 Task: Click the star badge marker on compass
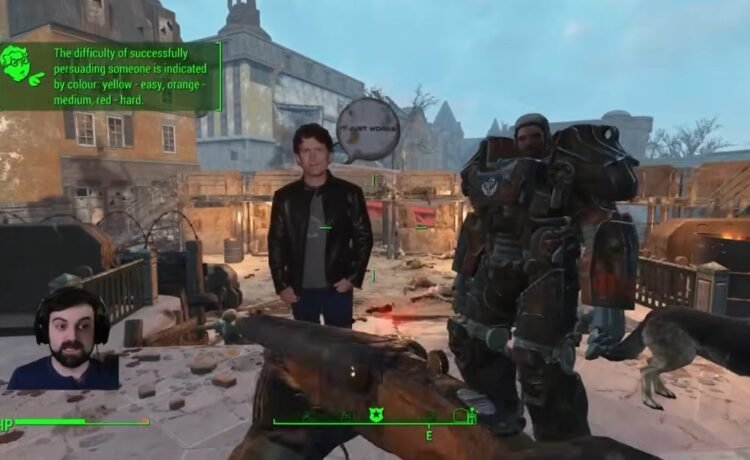[x=377, y=414]
